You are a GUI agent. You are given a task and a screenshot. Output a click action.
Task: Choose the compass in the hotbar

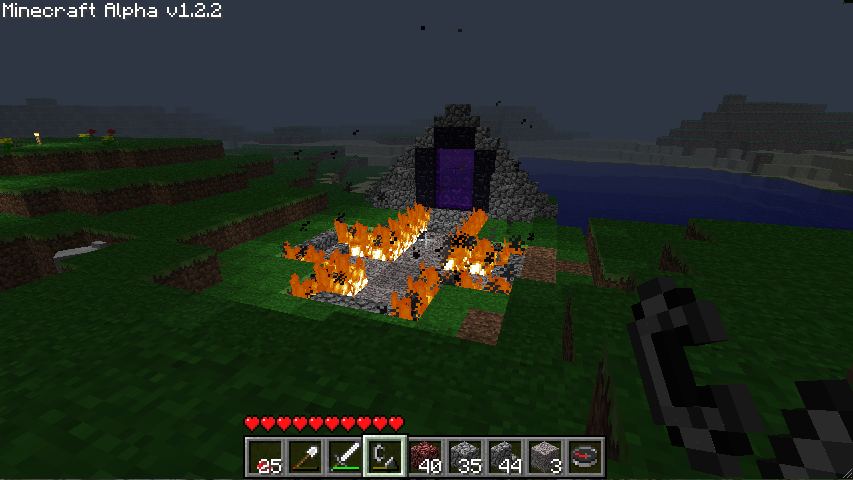pos(585,457)
